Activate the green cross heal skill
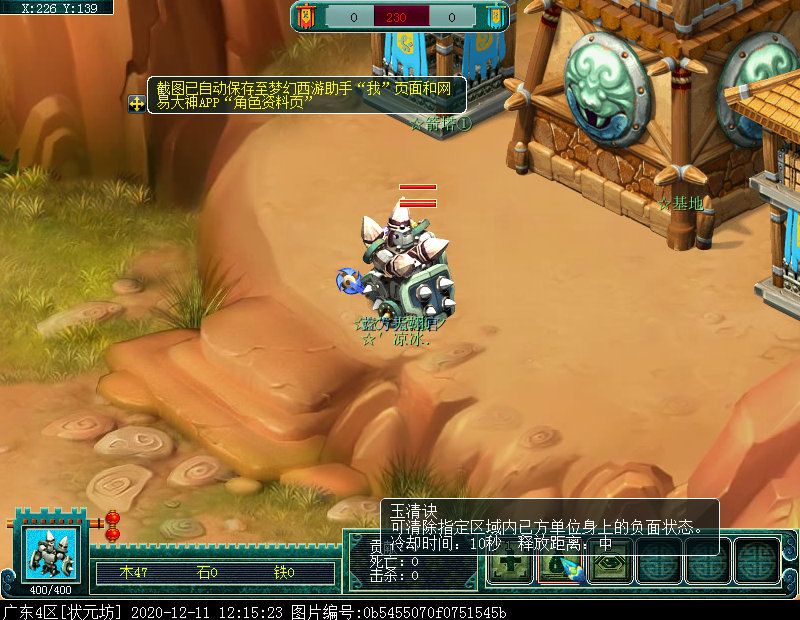The height and width of the screenshot is (620, 800). 510,567
